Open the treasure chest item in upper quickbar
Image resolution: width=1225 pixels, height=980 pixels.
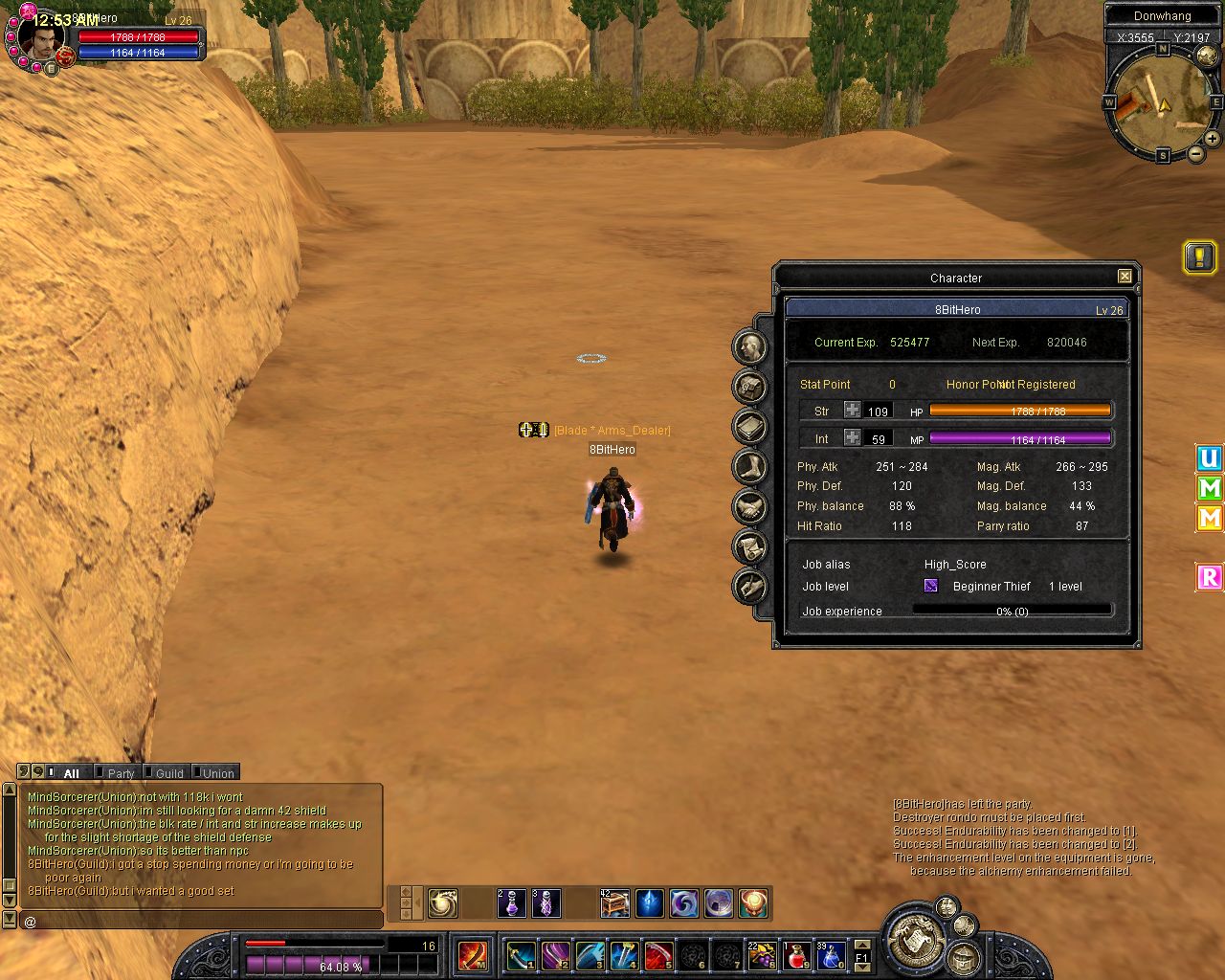pos(614,902)
